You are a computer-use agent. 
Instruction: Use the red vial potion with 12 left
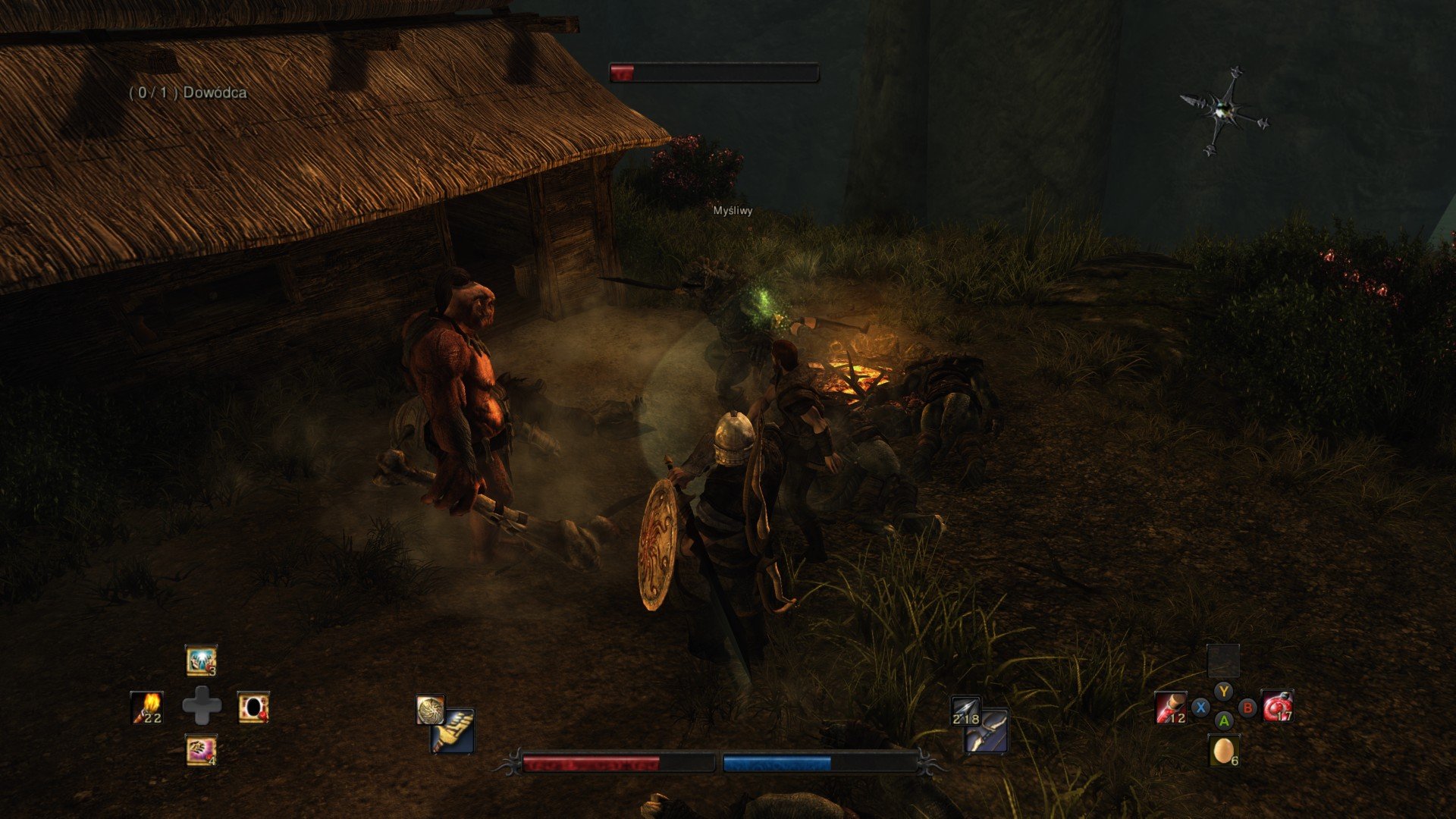1170,708
